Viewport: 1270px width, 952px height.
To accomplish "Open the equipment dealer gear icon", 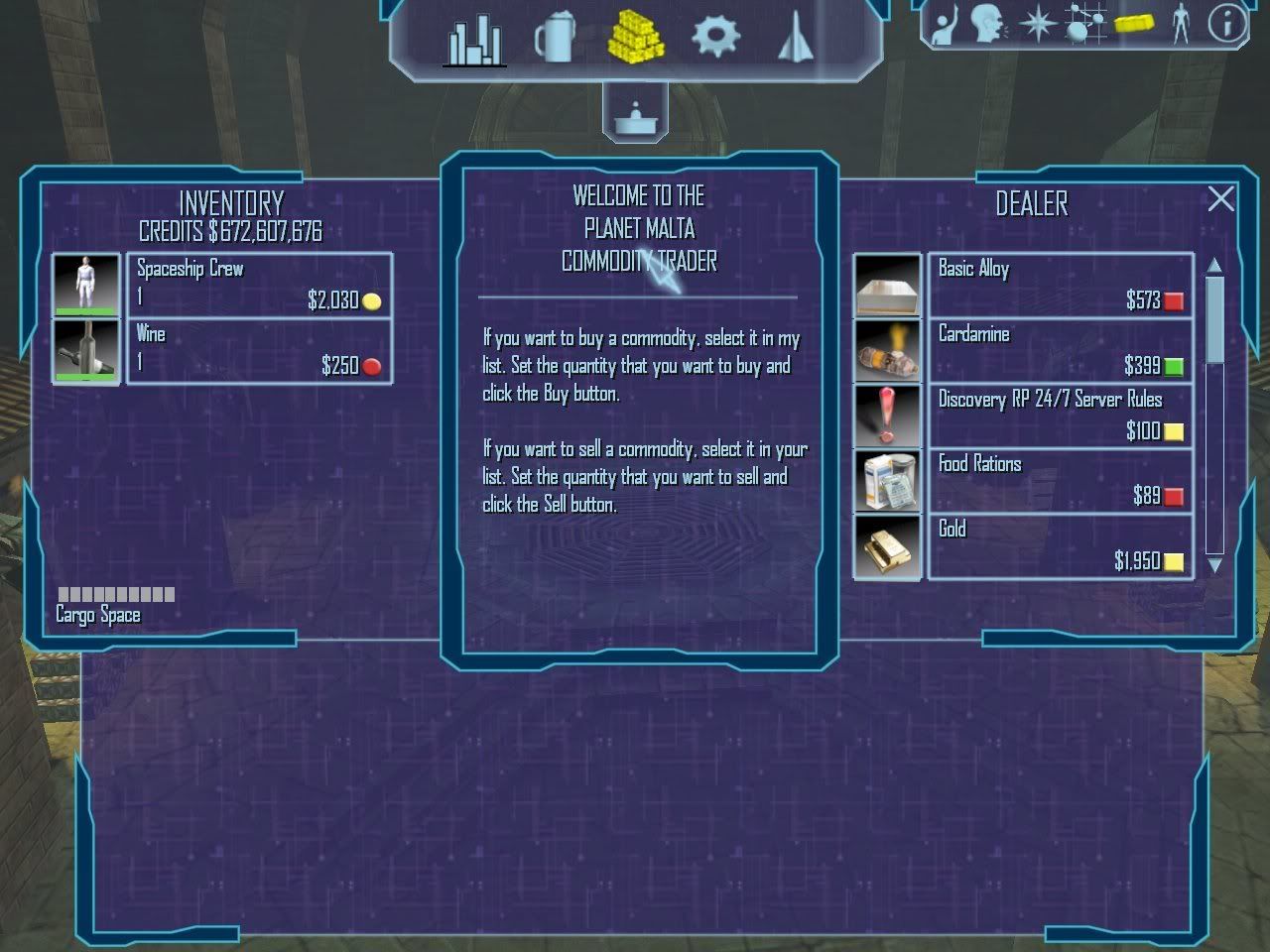I will pyautogui.click(x=715, y=38).
